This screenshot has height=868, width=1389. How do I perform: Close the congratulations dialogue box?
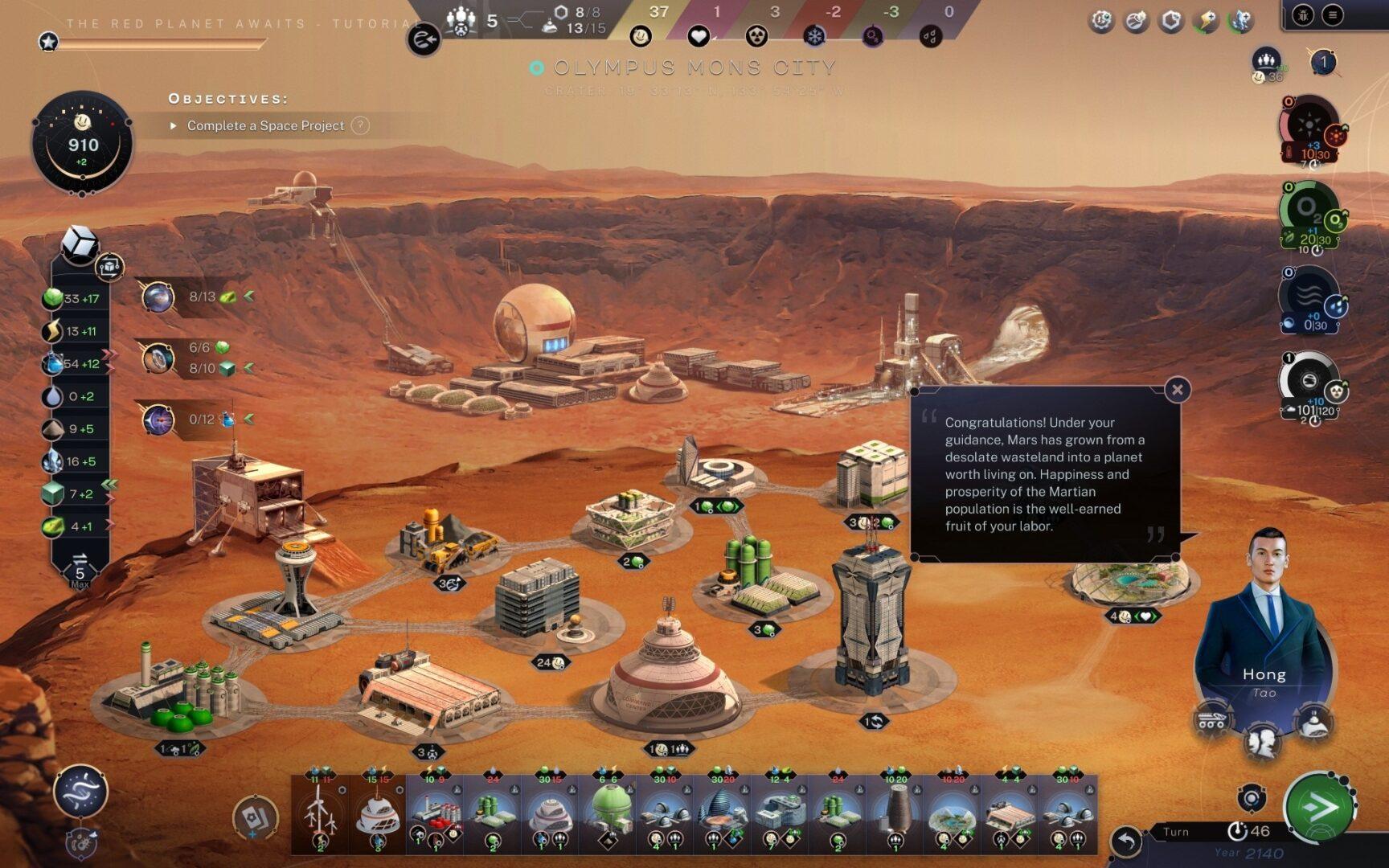pos(1177,390)
